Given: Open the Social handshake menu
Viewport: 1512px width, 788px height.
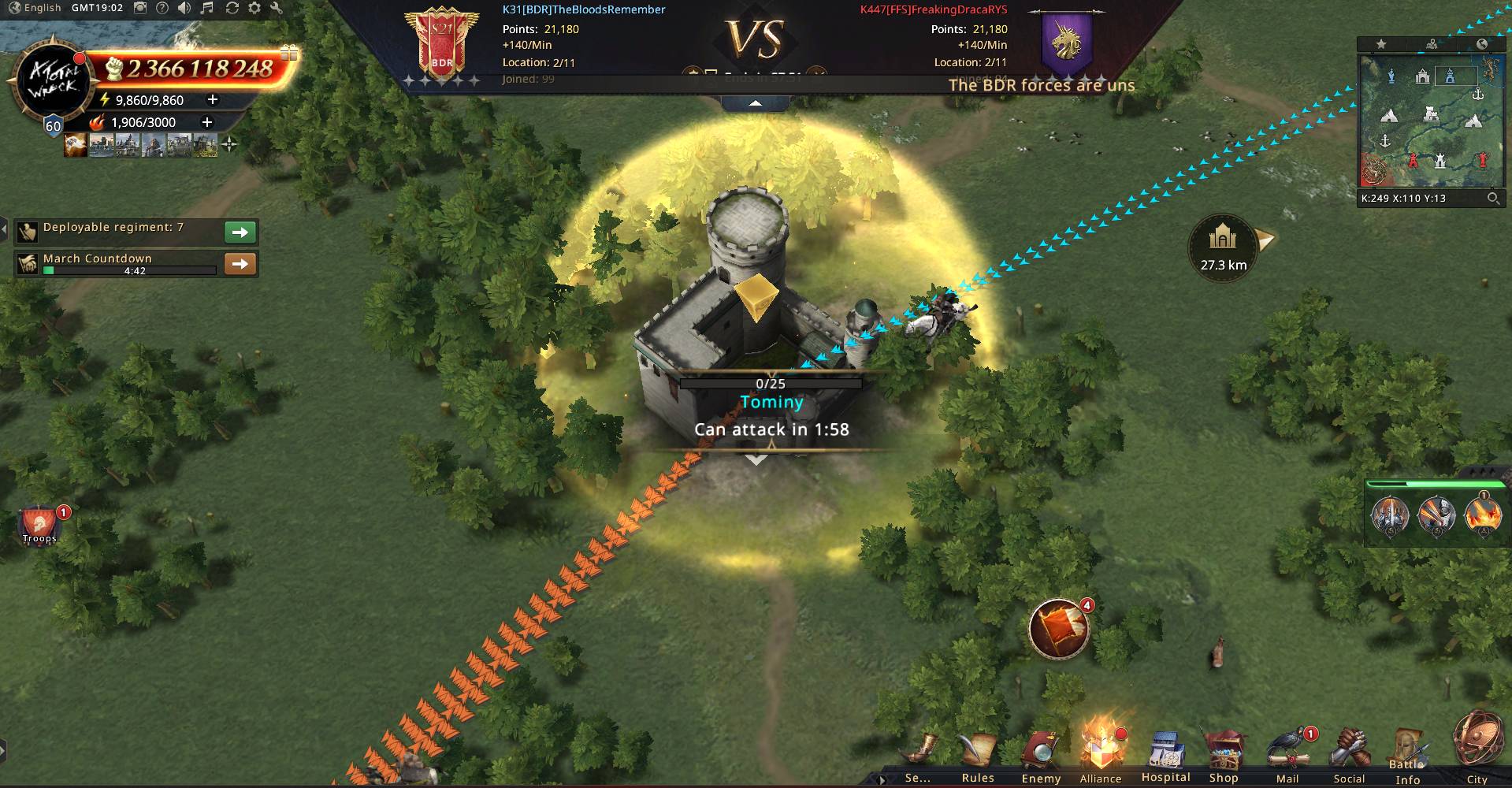Looking at the screenshot, I should click(x=1349, y=754).
